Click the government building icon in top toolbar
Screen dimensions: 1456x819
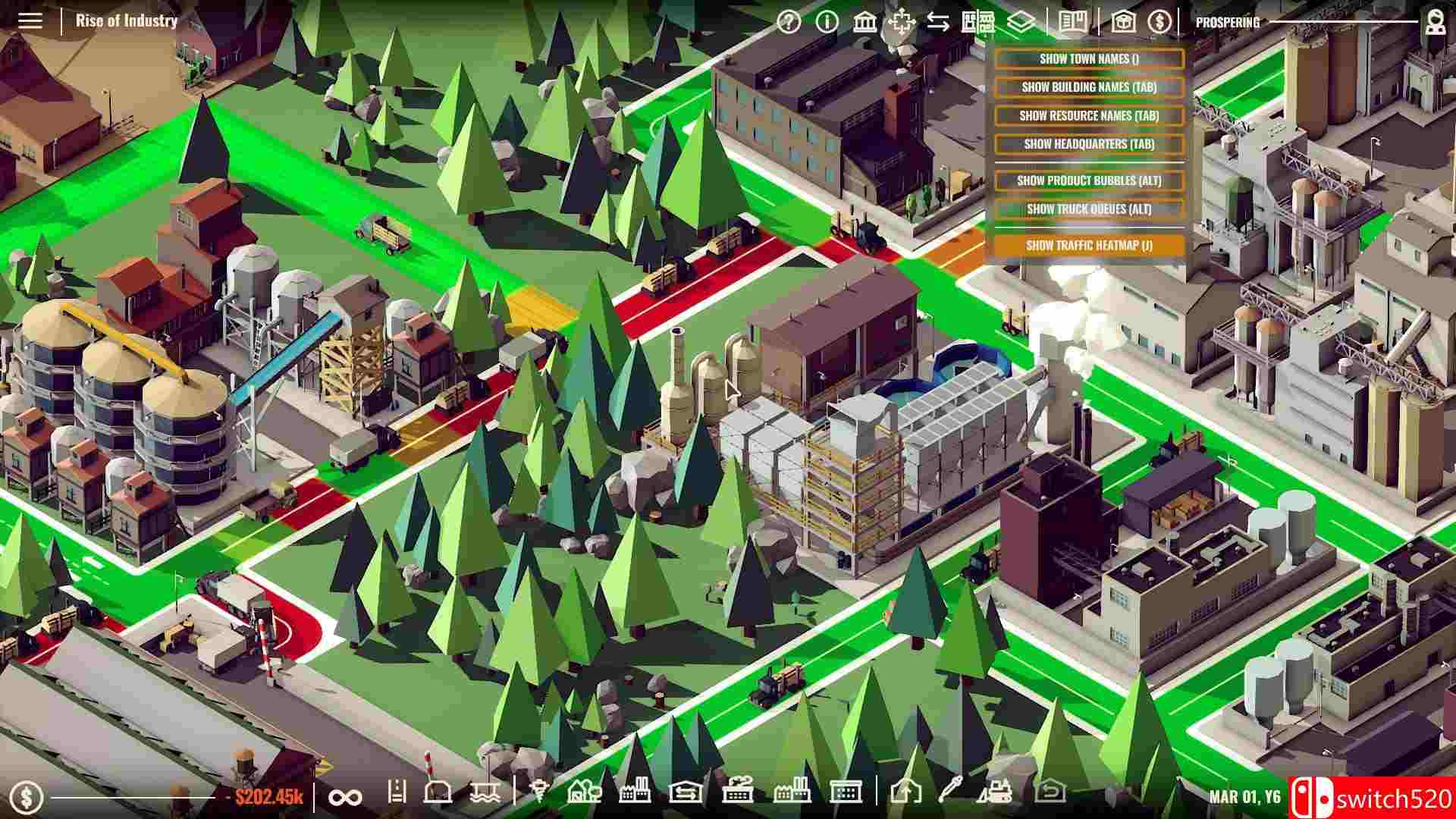(x=864, y=22)
